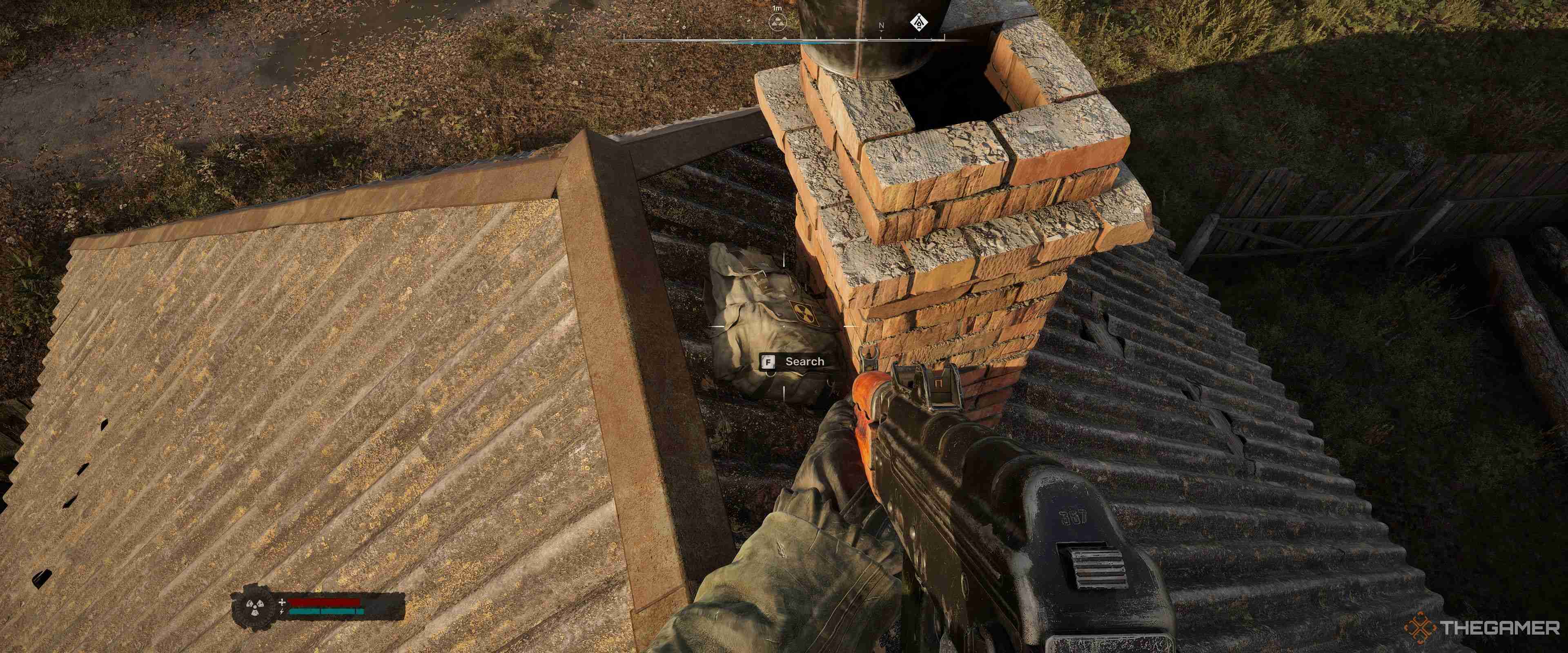1568x653 pixels.
Task: Click the compass north indicator
Action: coord(882,26)
